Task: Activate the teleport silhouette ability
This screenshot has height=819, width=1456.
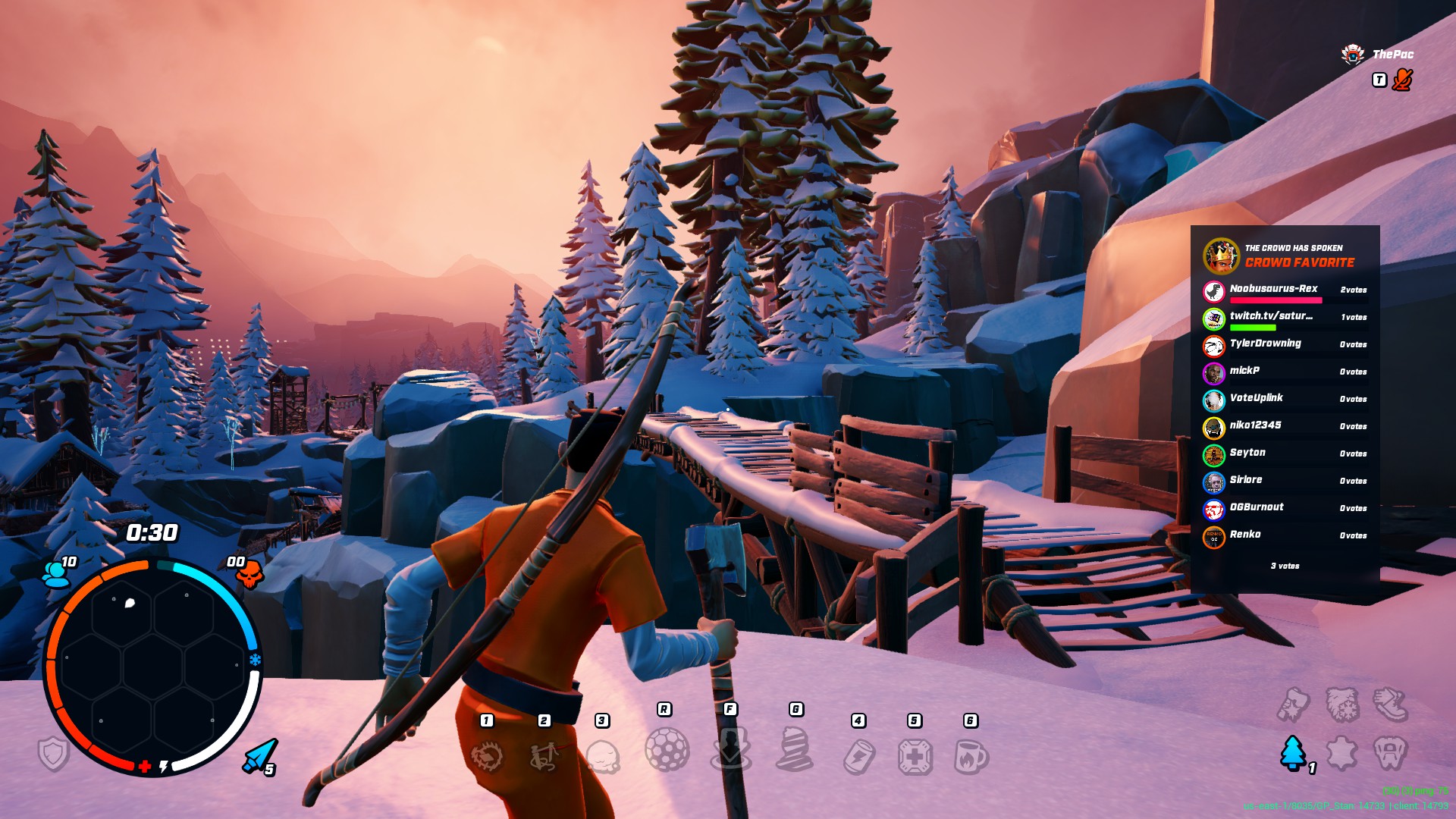Action: pos(730,749)
